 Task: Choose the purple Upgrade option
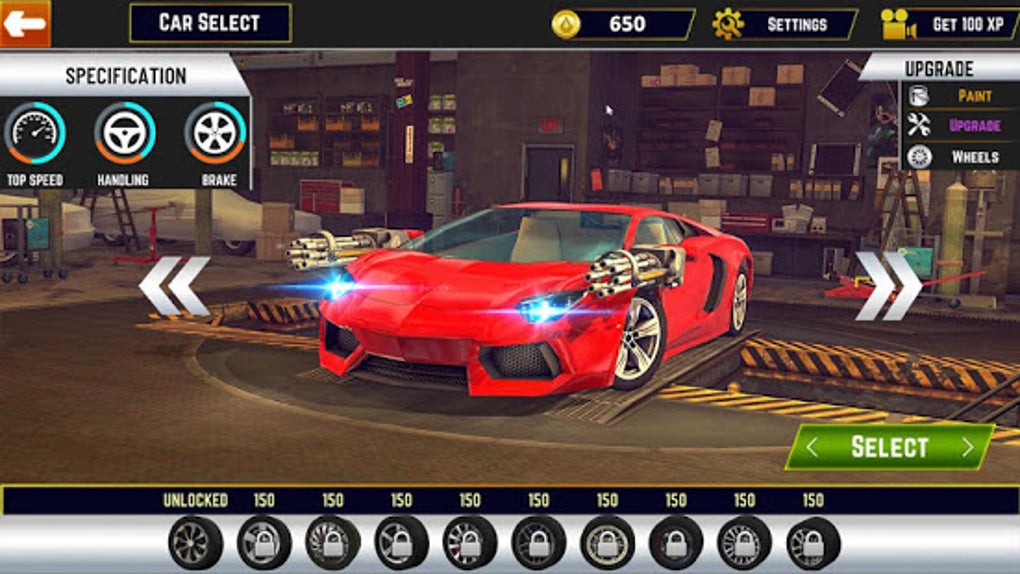(960, 126)
